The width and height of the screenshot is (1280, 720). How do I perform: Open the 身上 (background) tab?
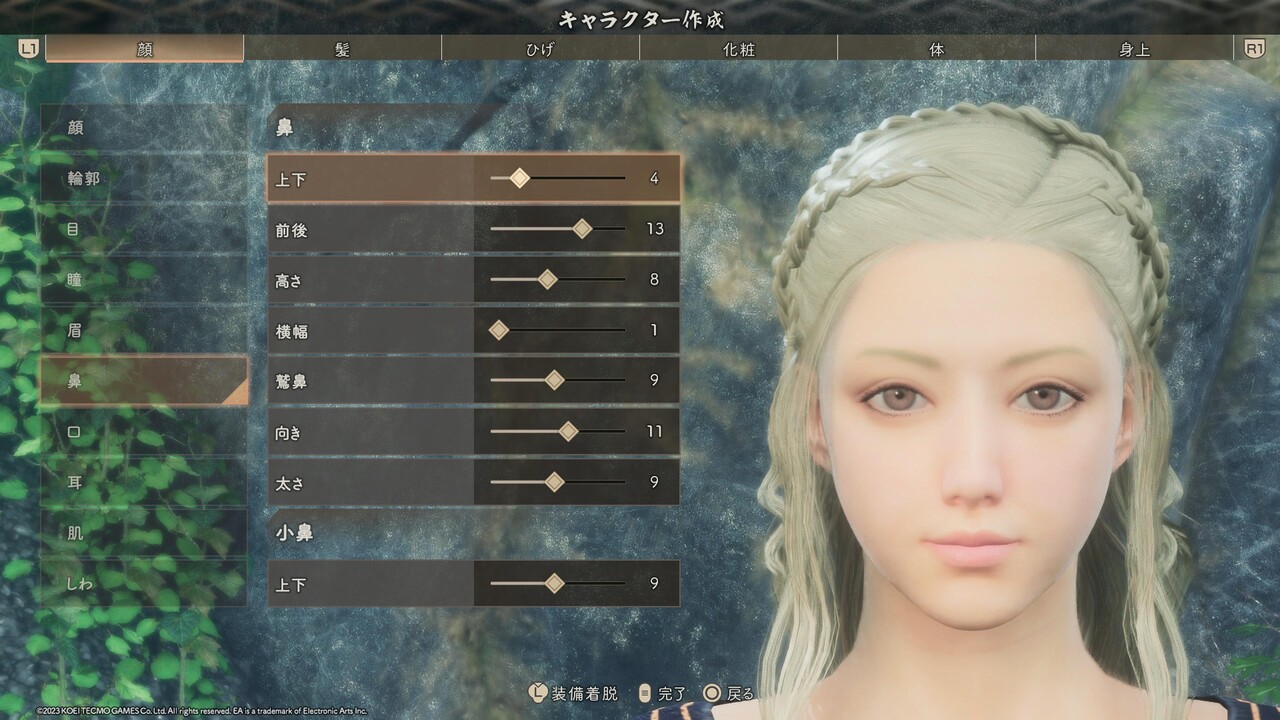pyautogui.click(x=1134, y=49)
